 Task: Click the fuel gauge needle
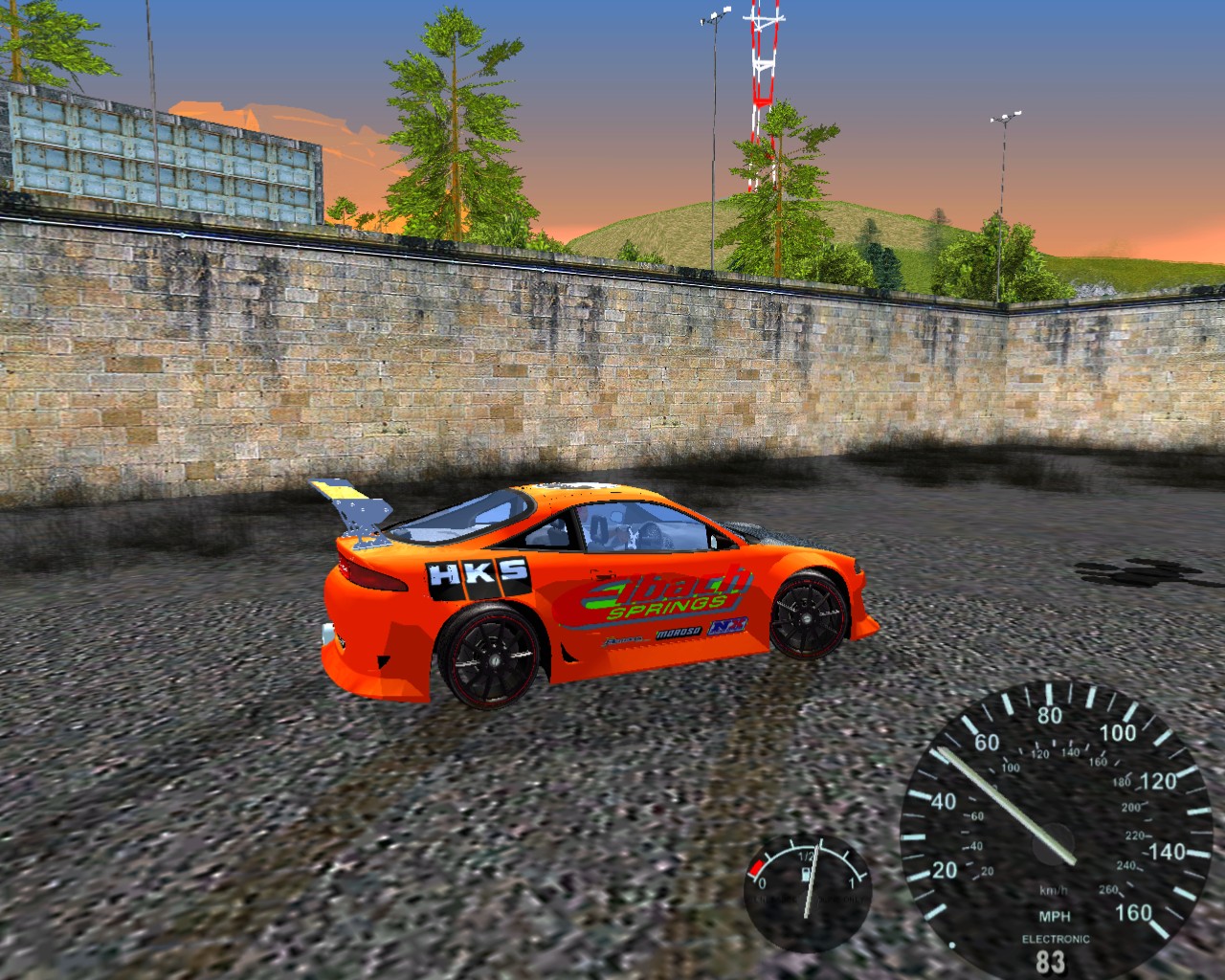811,895
